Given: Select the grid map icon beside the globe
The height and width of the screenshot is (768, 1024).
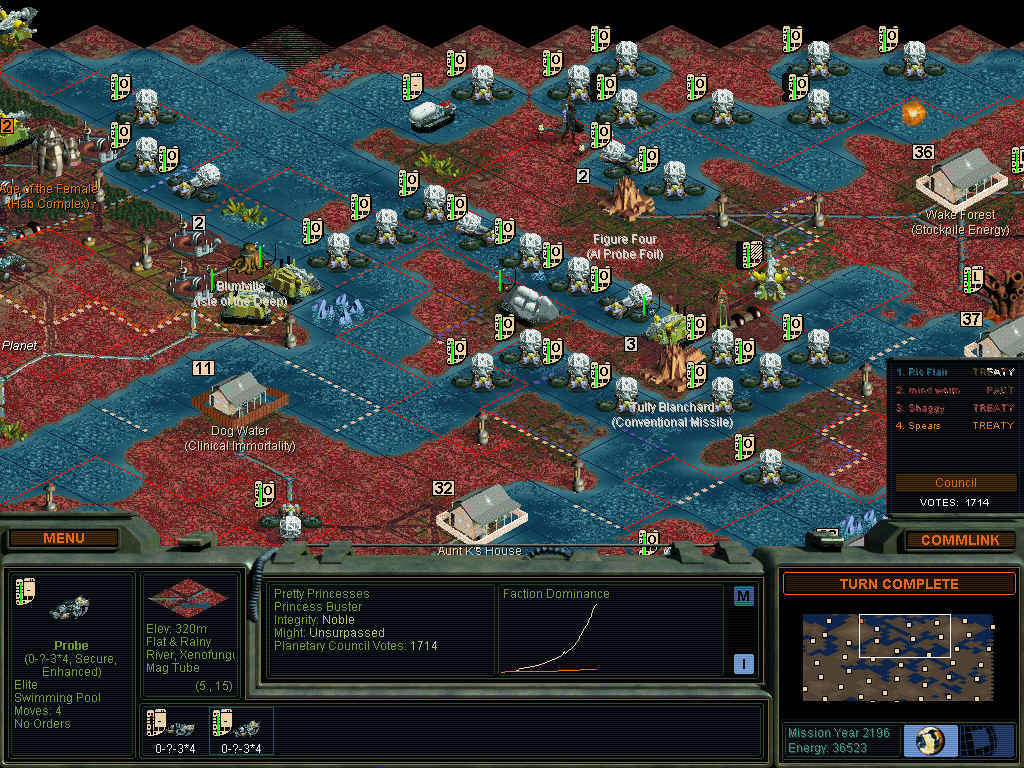Looking at the screenshot, I should [987, 741].
